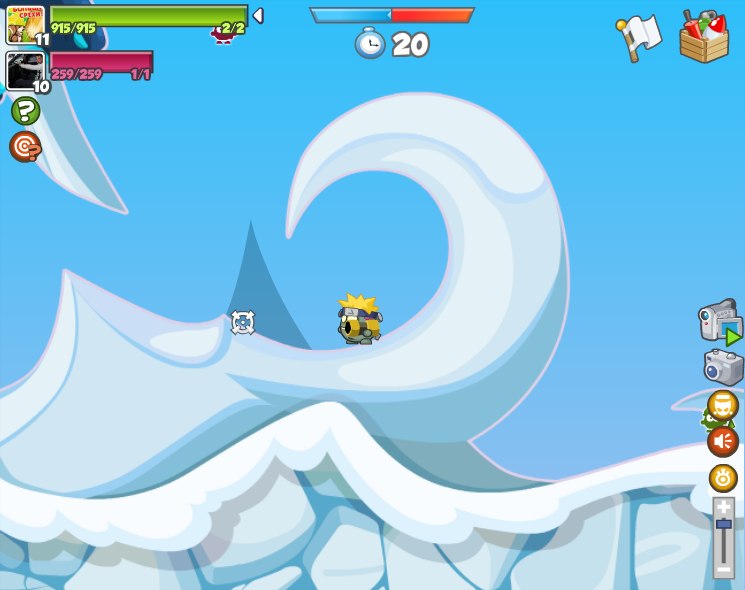Click the white surrender flag
The image size is (745, 590).
pyautogui.click(x=639, y=37)
